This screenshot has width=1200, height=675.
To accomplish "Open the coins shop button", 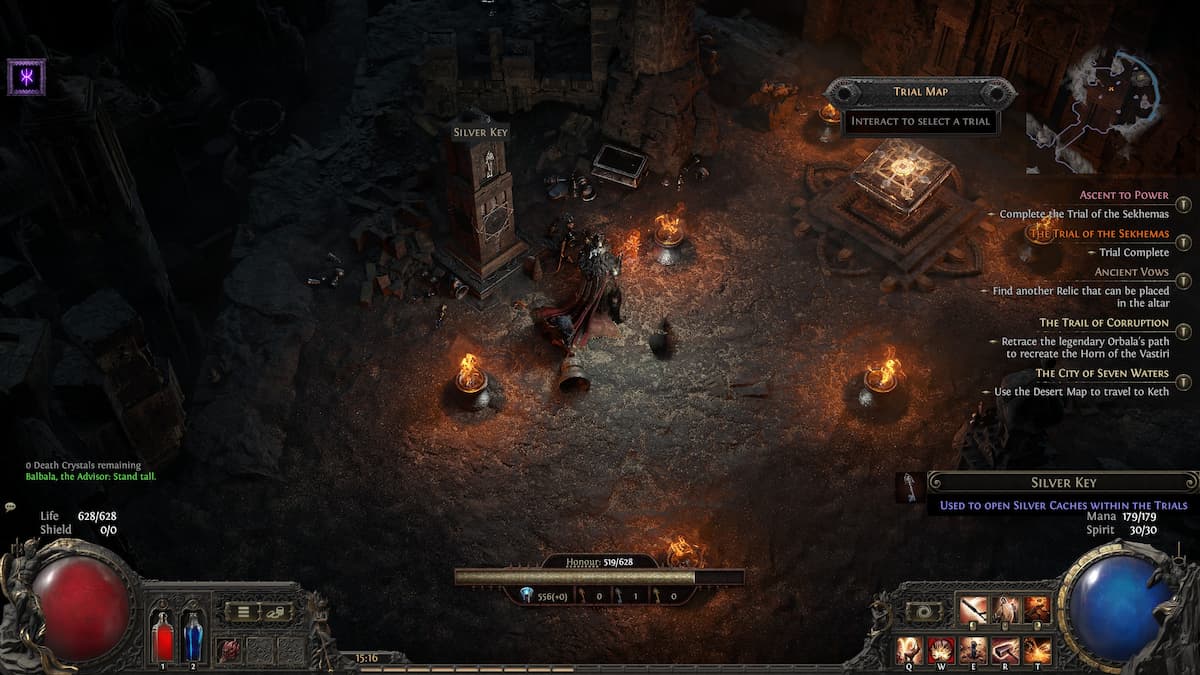I will (x=276, y=611).
